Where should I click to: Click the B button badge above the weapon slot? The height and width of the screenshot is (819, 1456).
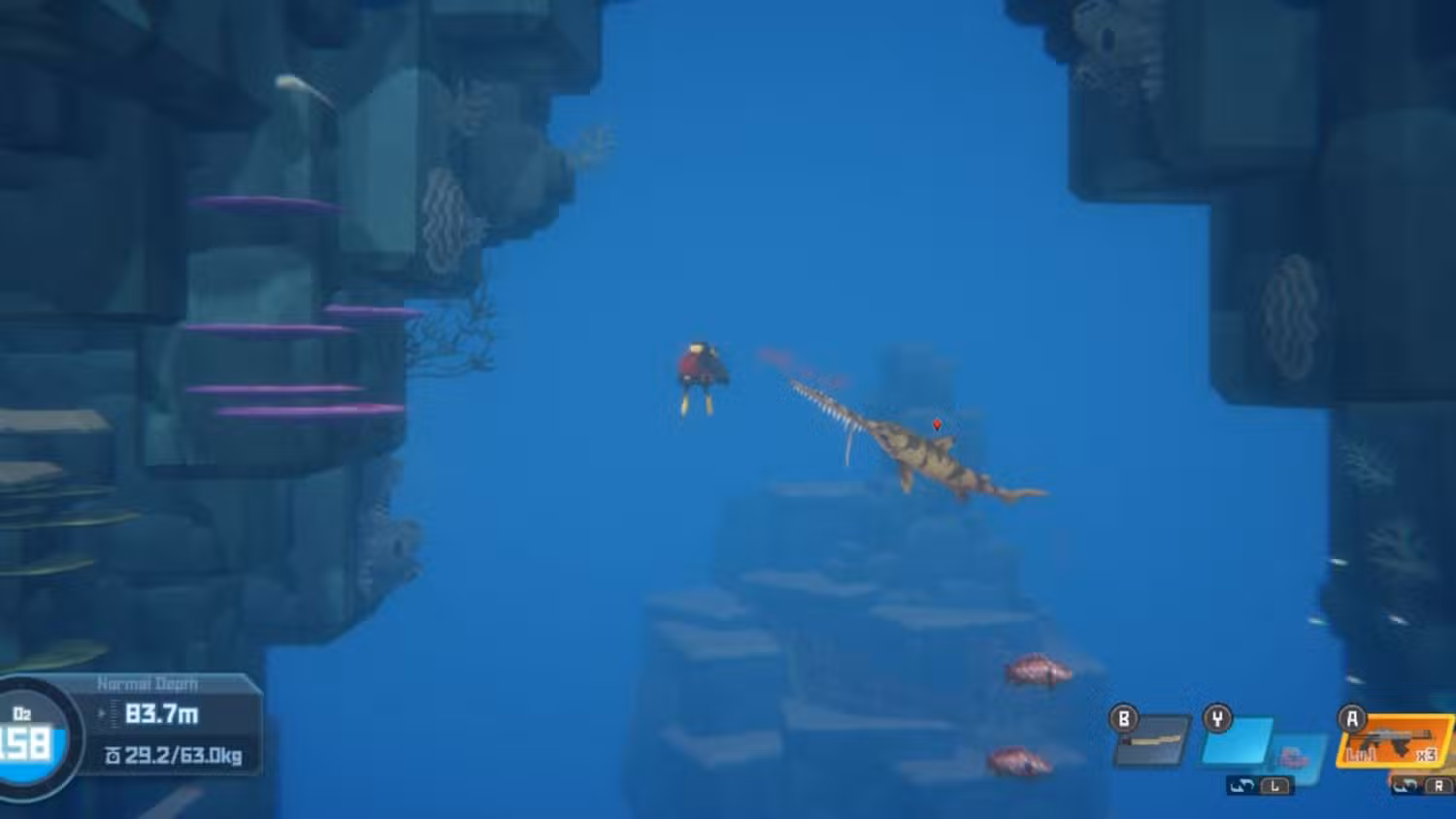coord(1123,717)
